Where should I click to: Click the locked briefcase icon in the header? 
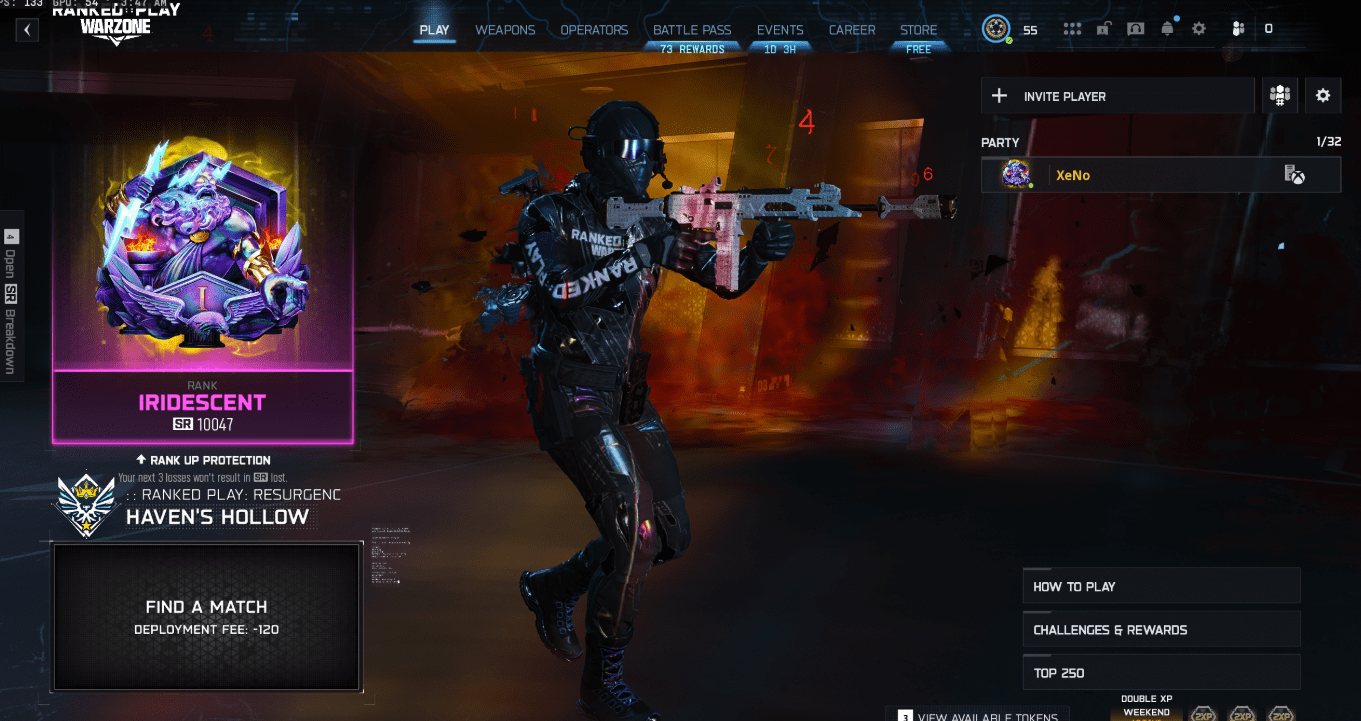(x=1102, y=29)
